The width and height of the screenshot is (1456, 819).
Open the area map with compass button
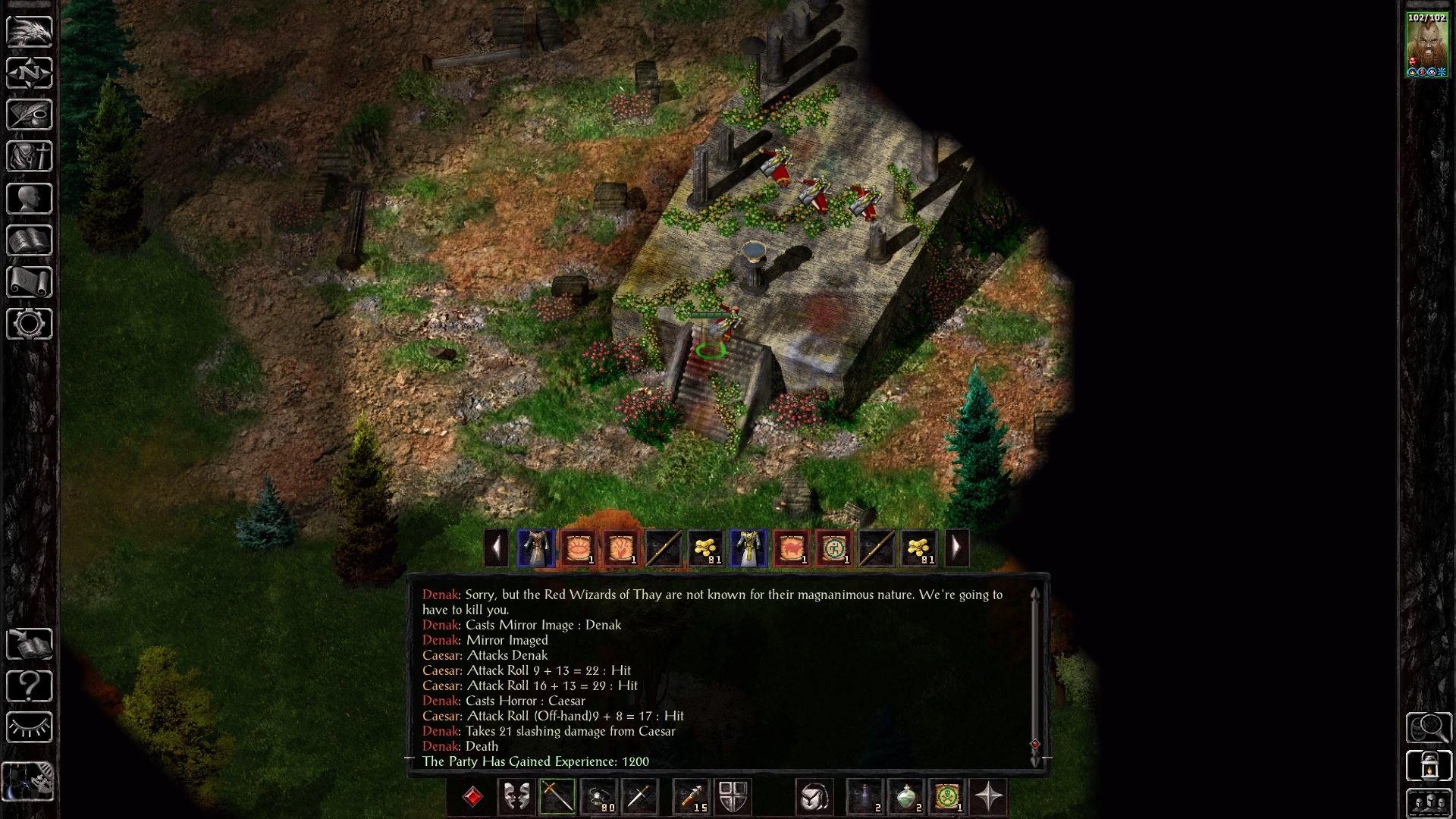(30, 73)
